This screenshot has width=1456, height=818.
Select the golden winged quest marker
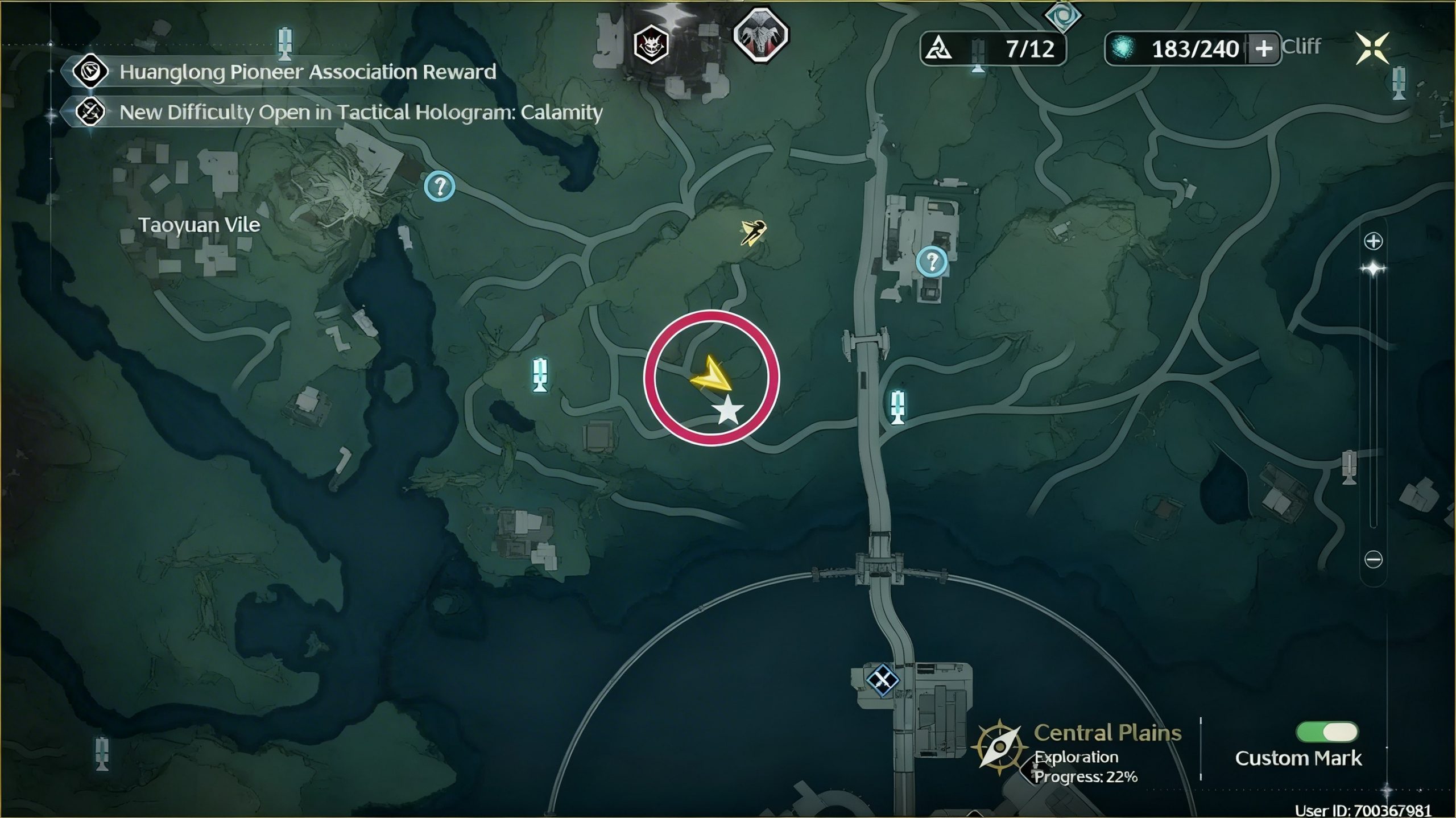754,233
